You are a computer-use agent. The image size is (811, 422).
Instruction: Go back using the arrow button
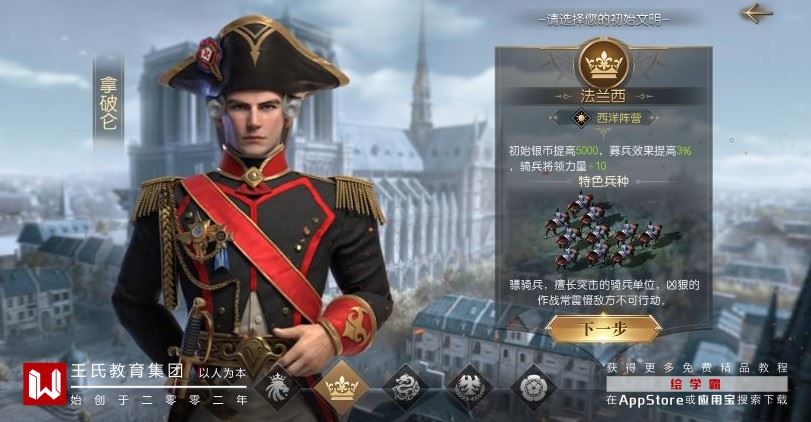point(758,14)
